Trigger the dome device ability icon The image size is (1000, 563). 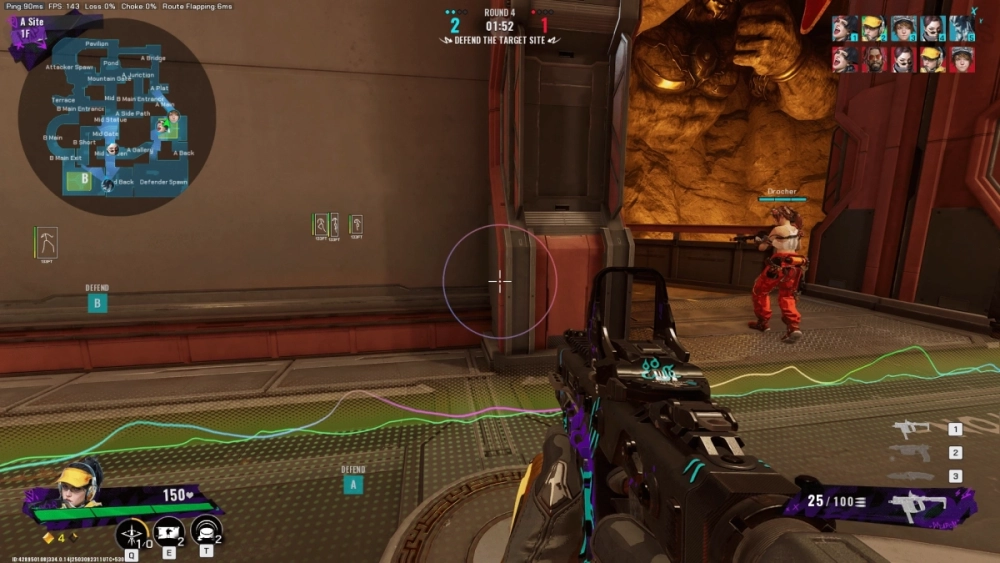[205, 534]
